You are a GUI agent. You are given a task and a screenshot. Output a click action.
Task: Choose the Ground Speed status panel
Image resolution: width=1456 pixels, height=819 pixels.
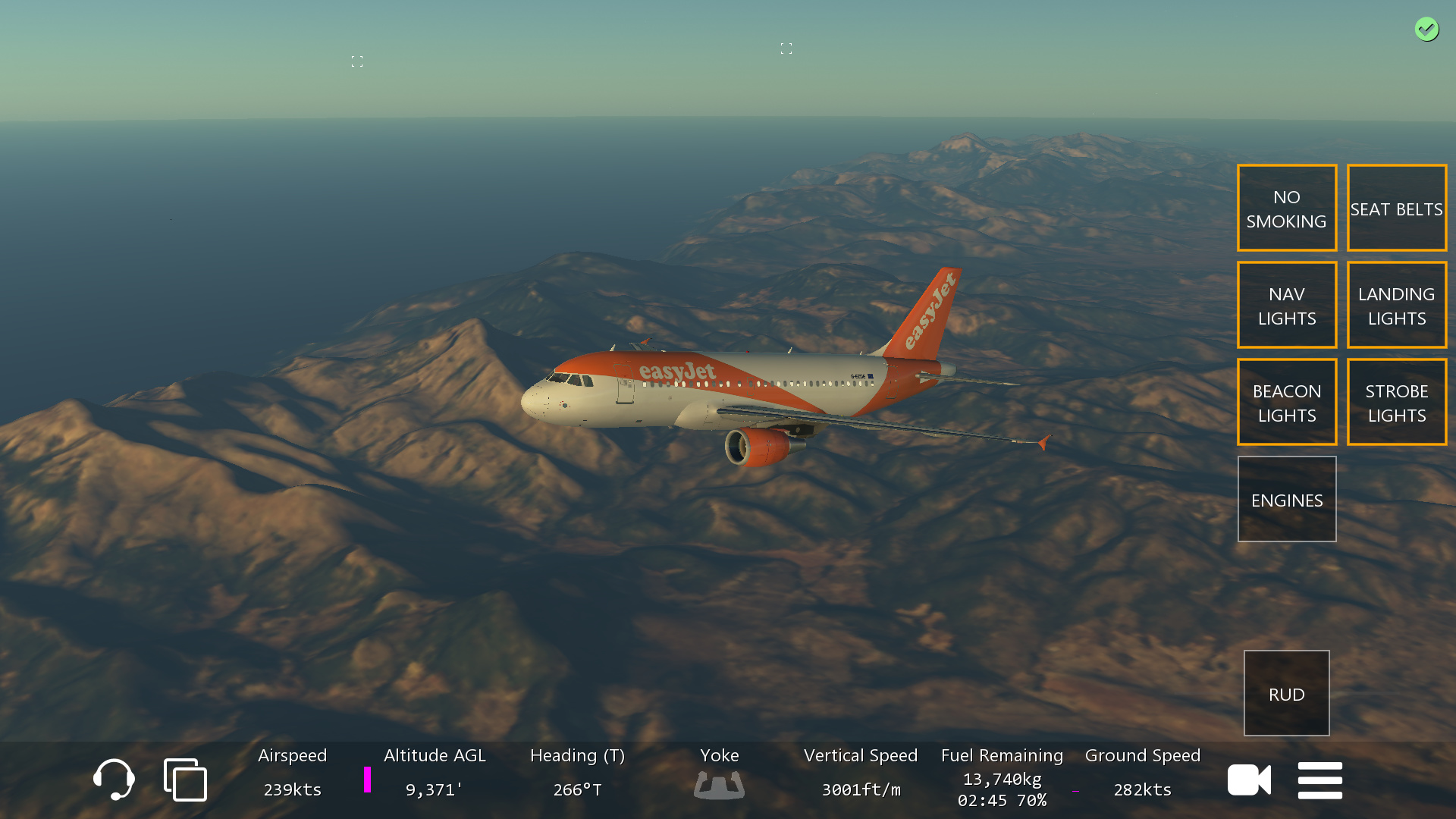click(1142, 773)
